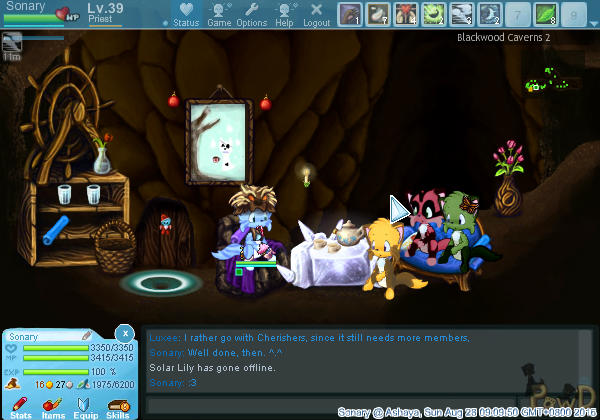
Task: Open the Game menu
Action: point(220,15)
